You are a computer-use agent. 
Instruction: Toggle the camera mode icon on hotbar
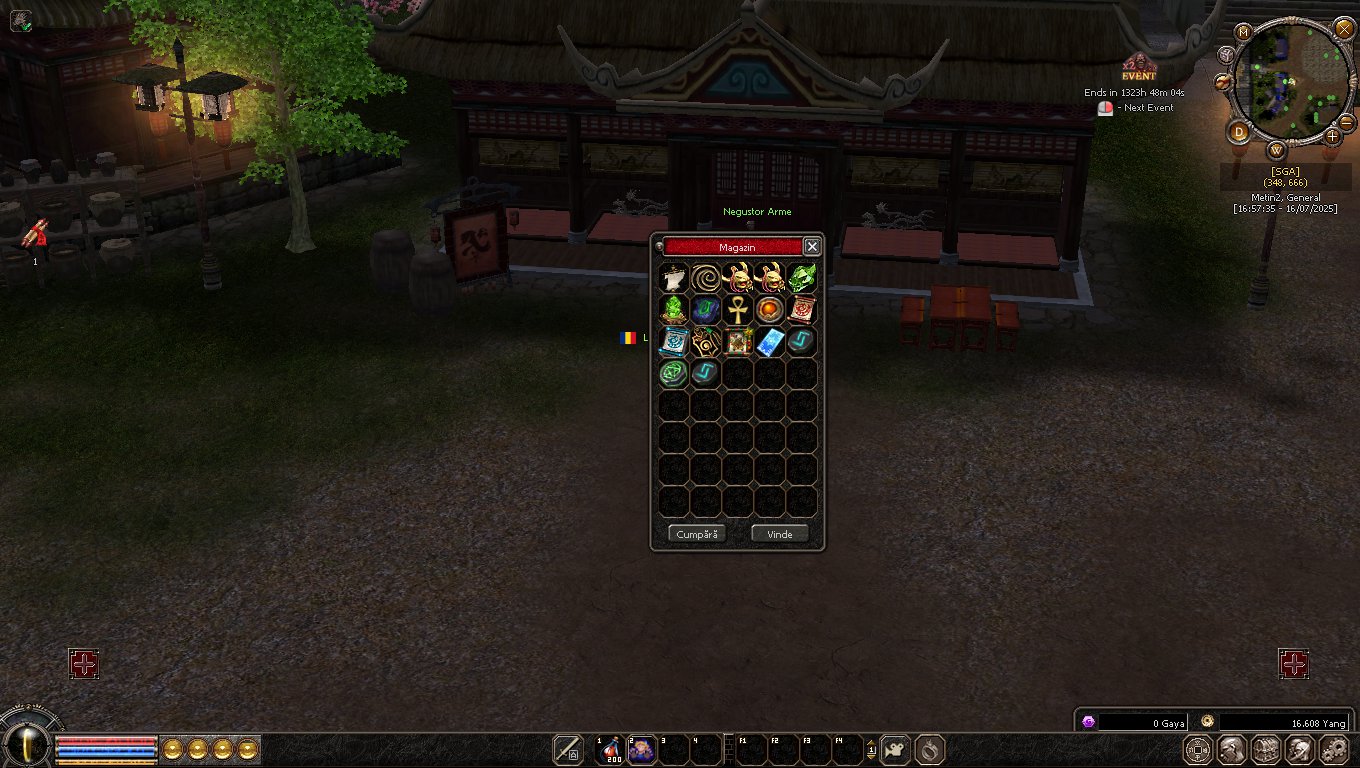(x=894, y=749)
